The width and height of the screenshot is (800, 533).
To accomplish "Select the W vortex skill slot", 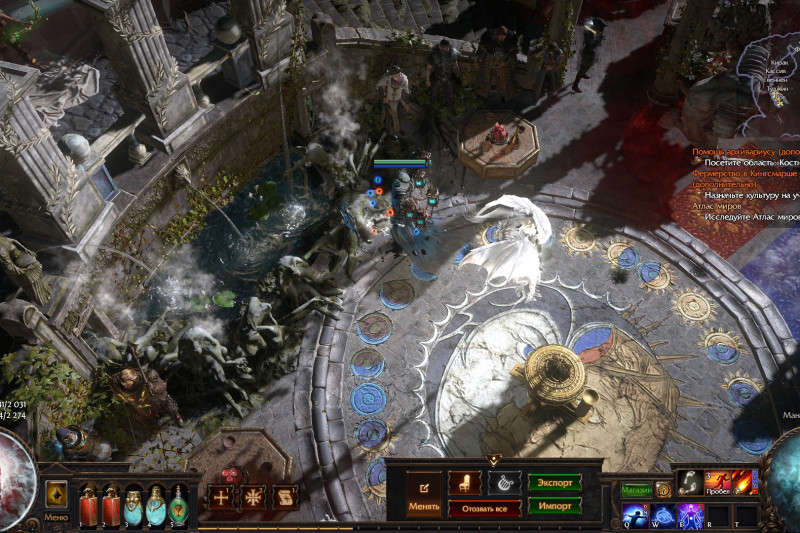I will [x=663, y=516].
